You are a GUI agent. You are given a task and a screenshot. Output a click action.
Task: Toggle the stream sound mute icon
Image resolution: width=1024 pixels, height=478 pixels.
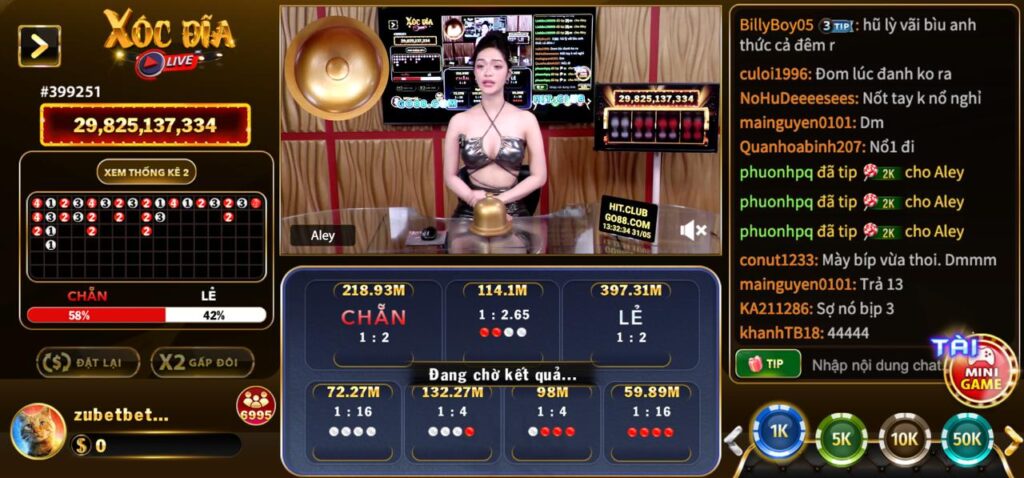[693, 231]
